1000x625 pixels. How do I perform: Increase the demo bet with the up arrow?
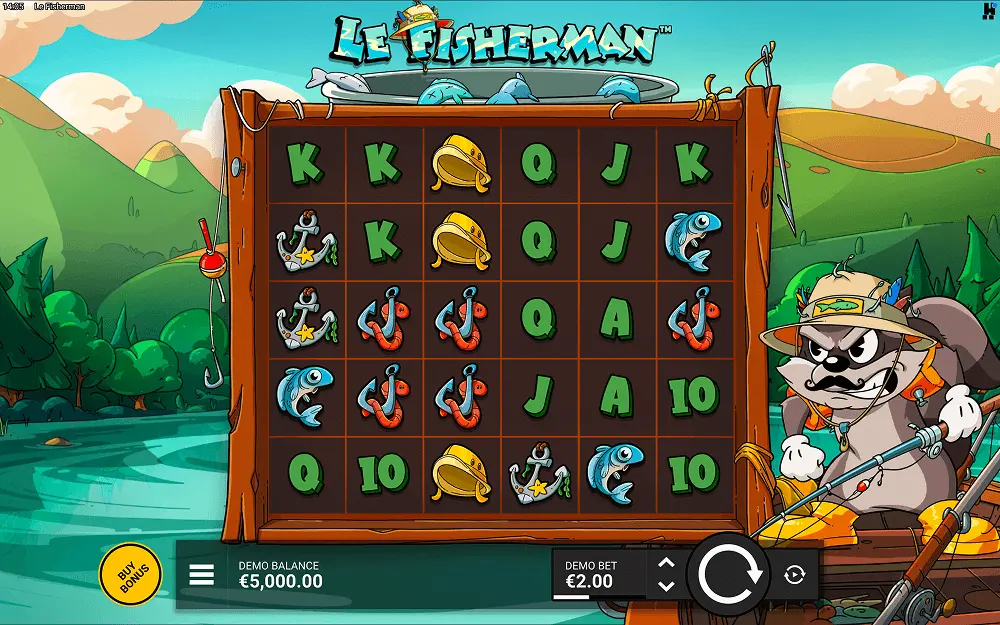point(667,563)
